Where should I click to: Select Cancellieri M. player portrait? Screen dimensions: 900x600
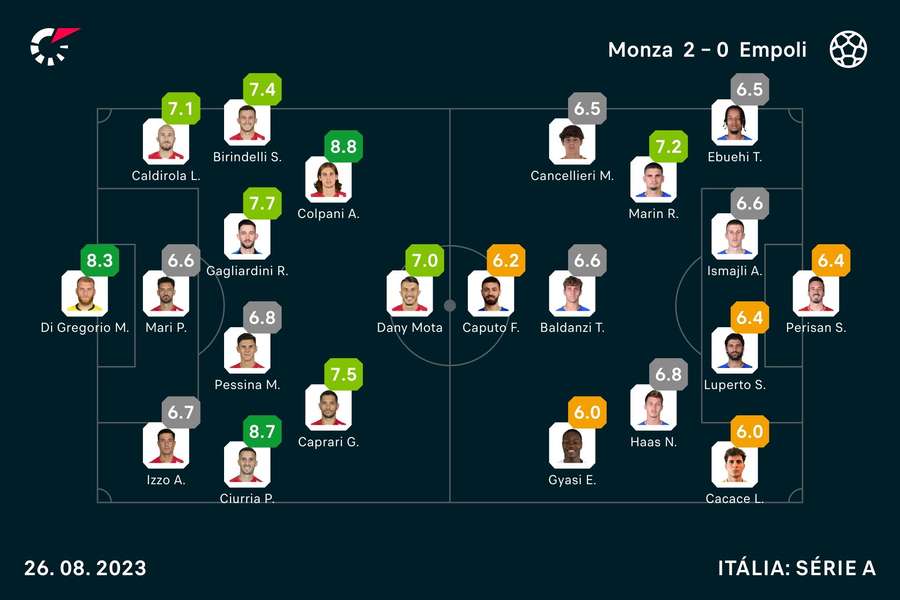click(x=571, y=141)
